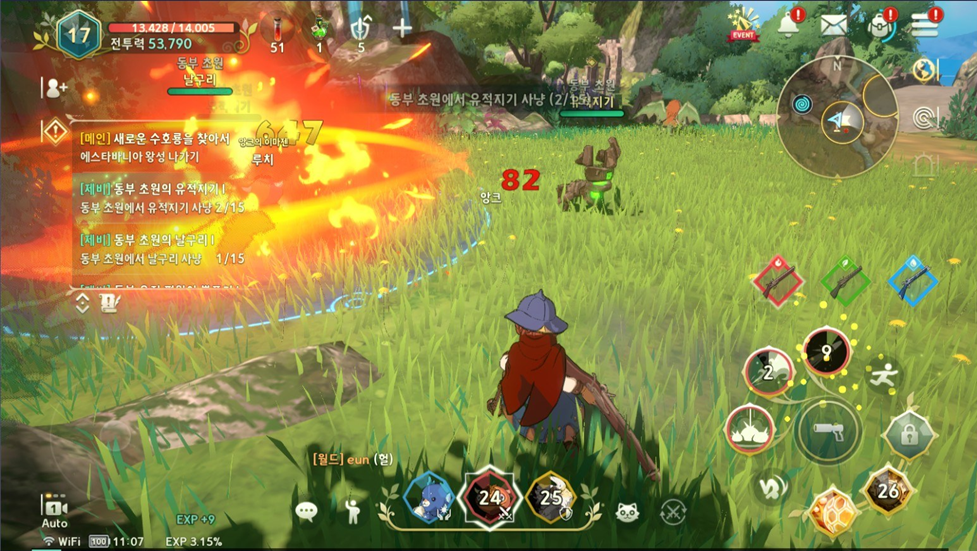Select the main quest about the new guardian dragon
Viewport: 977px width, 551px height.
coord(160,146)
